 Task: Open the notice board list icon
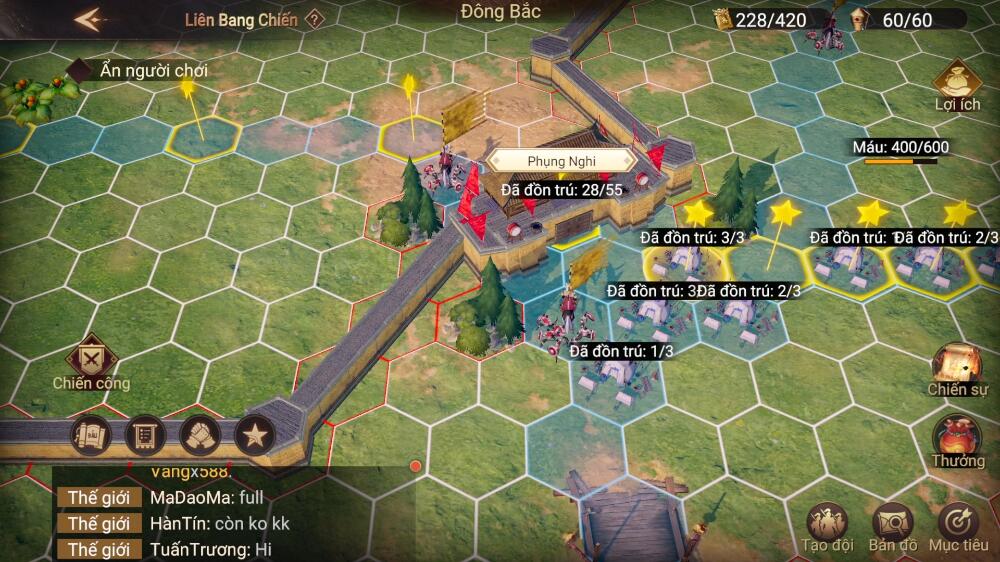(x=145, y=435)
